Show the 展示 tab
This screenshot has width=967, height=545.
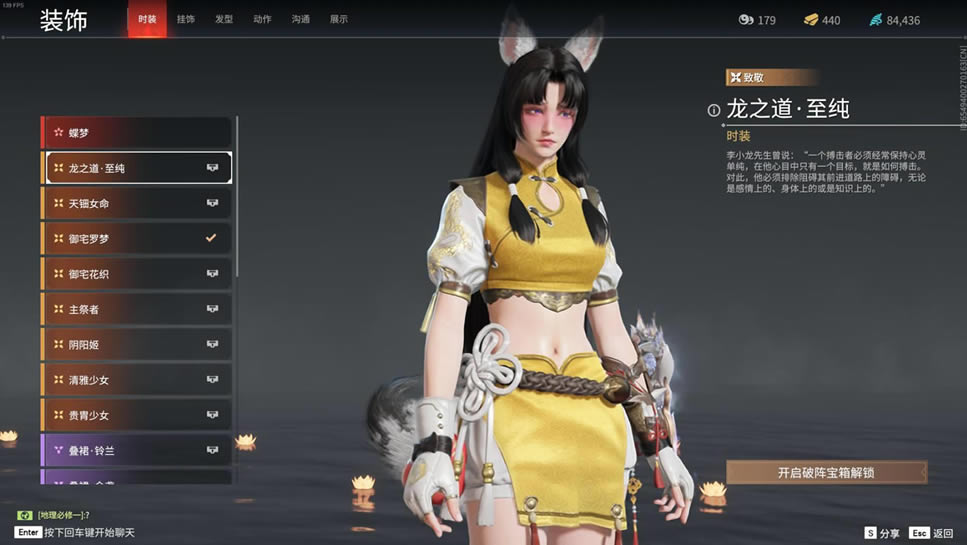pos(339,19)
